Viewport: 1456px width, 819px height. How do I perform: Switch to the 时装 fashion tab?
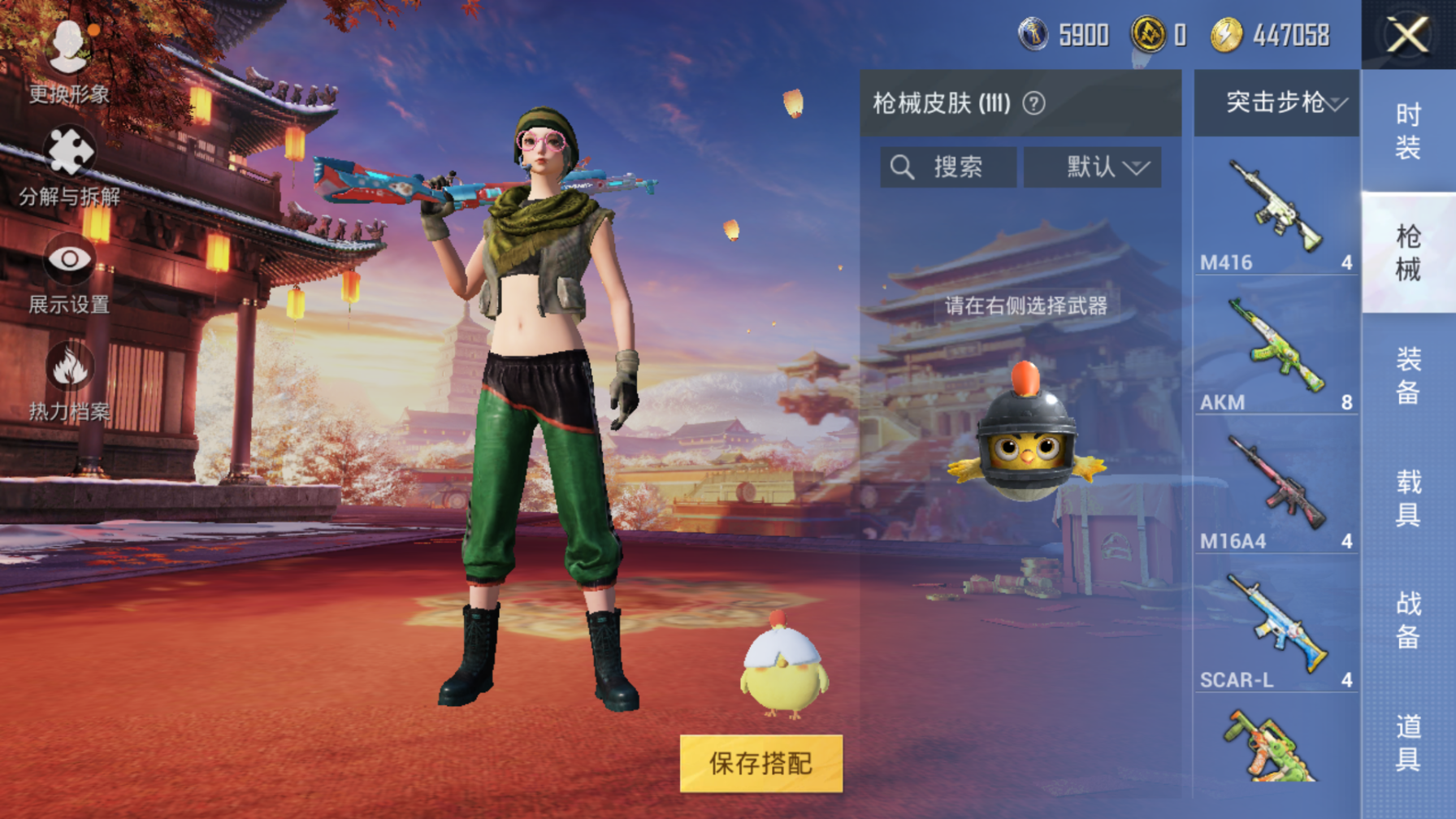(1408, 131)
